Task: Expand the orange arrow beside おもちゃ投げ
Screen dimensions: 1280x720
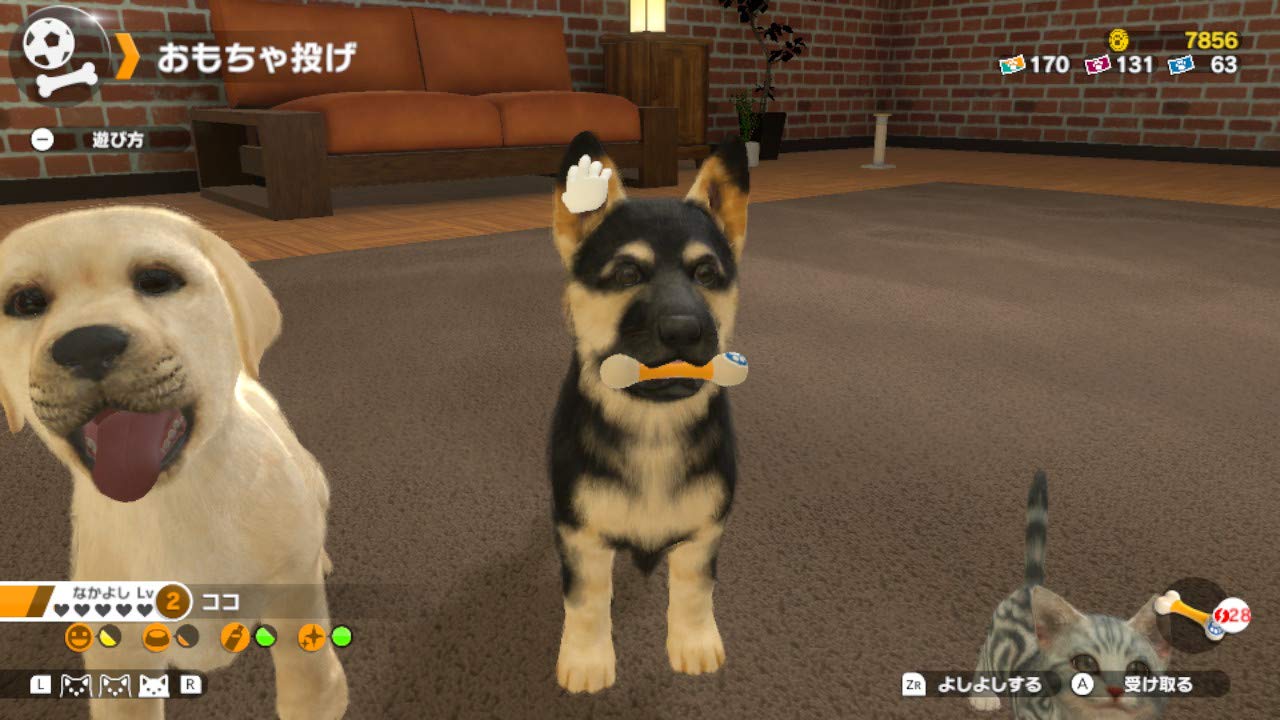Action: [127, 57]
